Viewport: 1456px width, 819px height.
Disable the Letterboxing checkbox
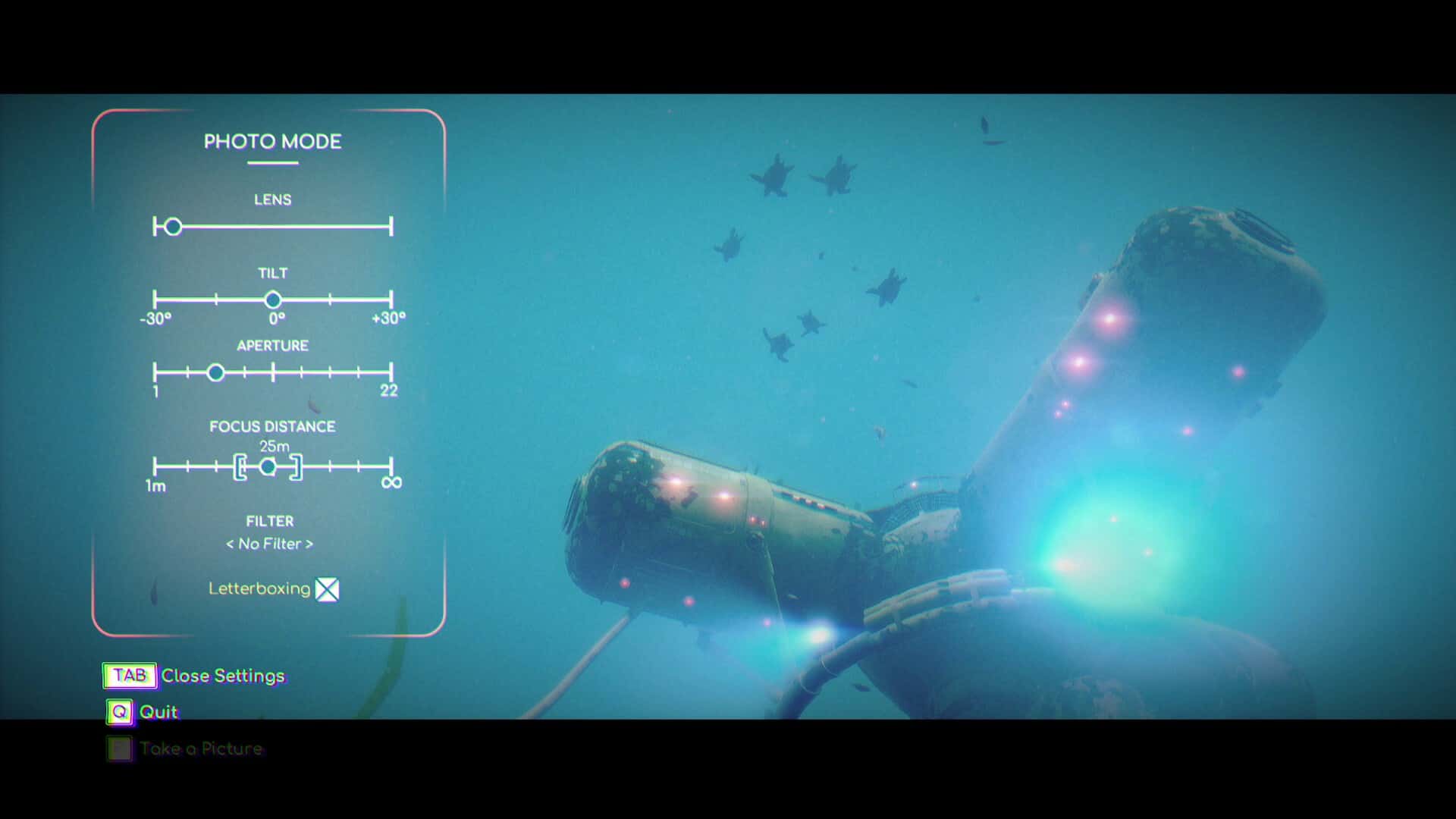(327, 589)
